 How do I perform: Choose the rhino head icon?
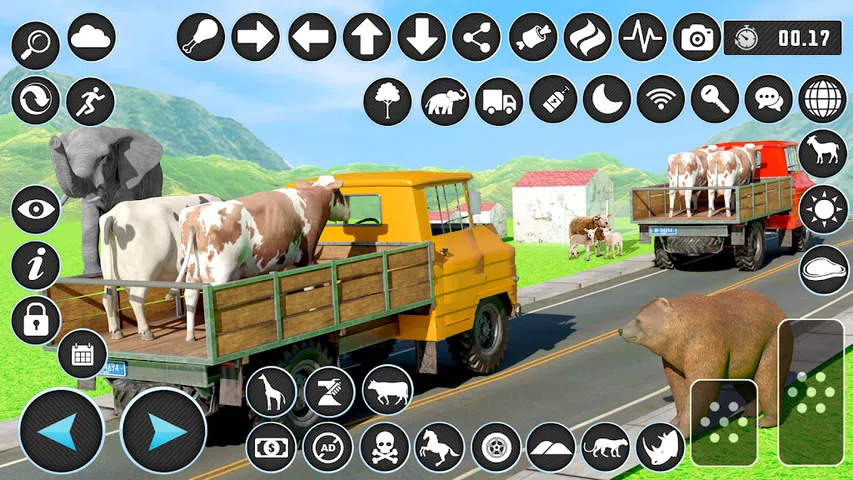pyautogui.click(x=660, y=446)
